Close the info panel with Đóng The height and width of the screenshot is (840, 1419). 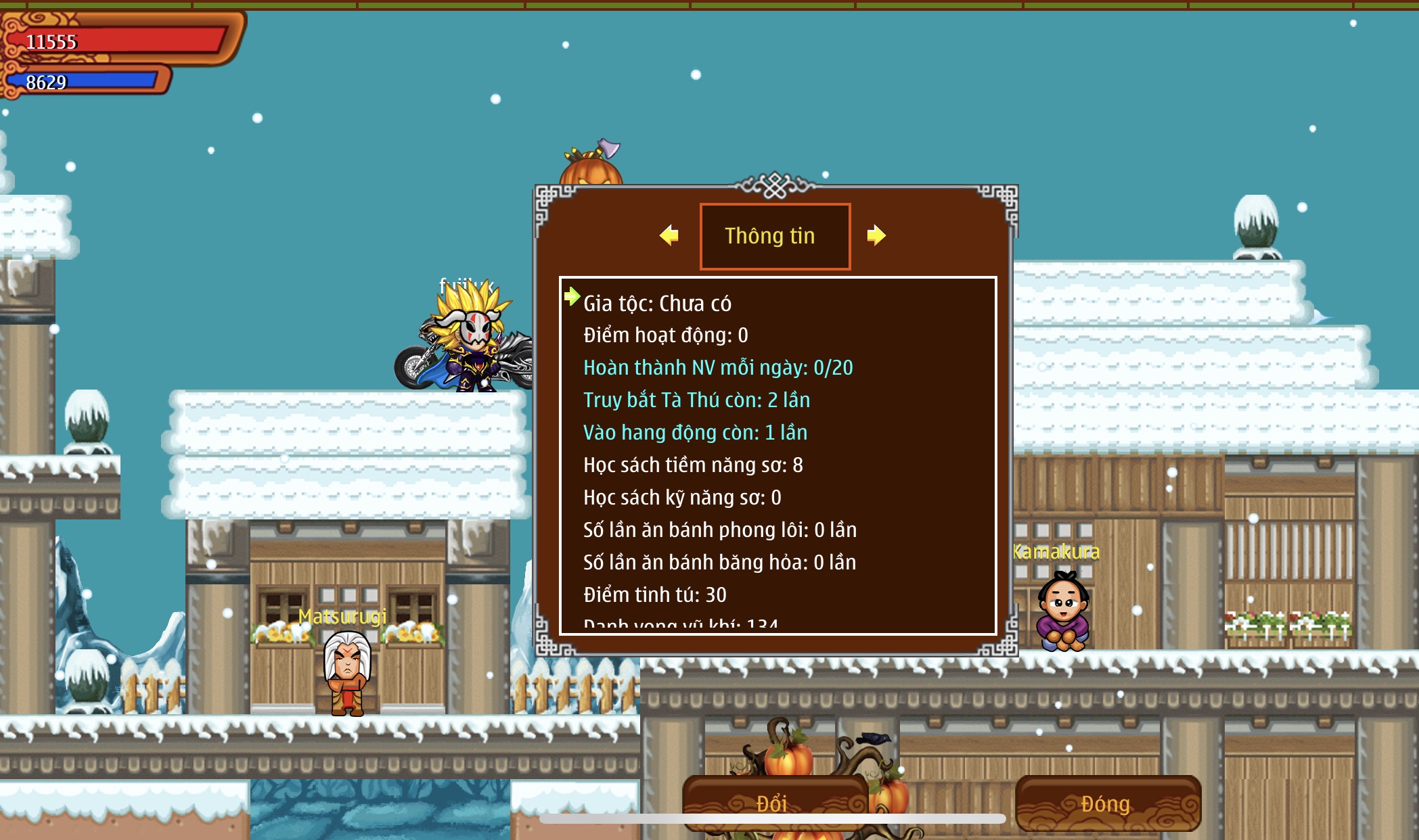(1107, 803)
